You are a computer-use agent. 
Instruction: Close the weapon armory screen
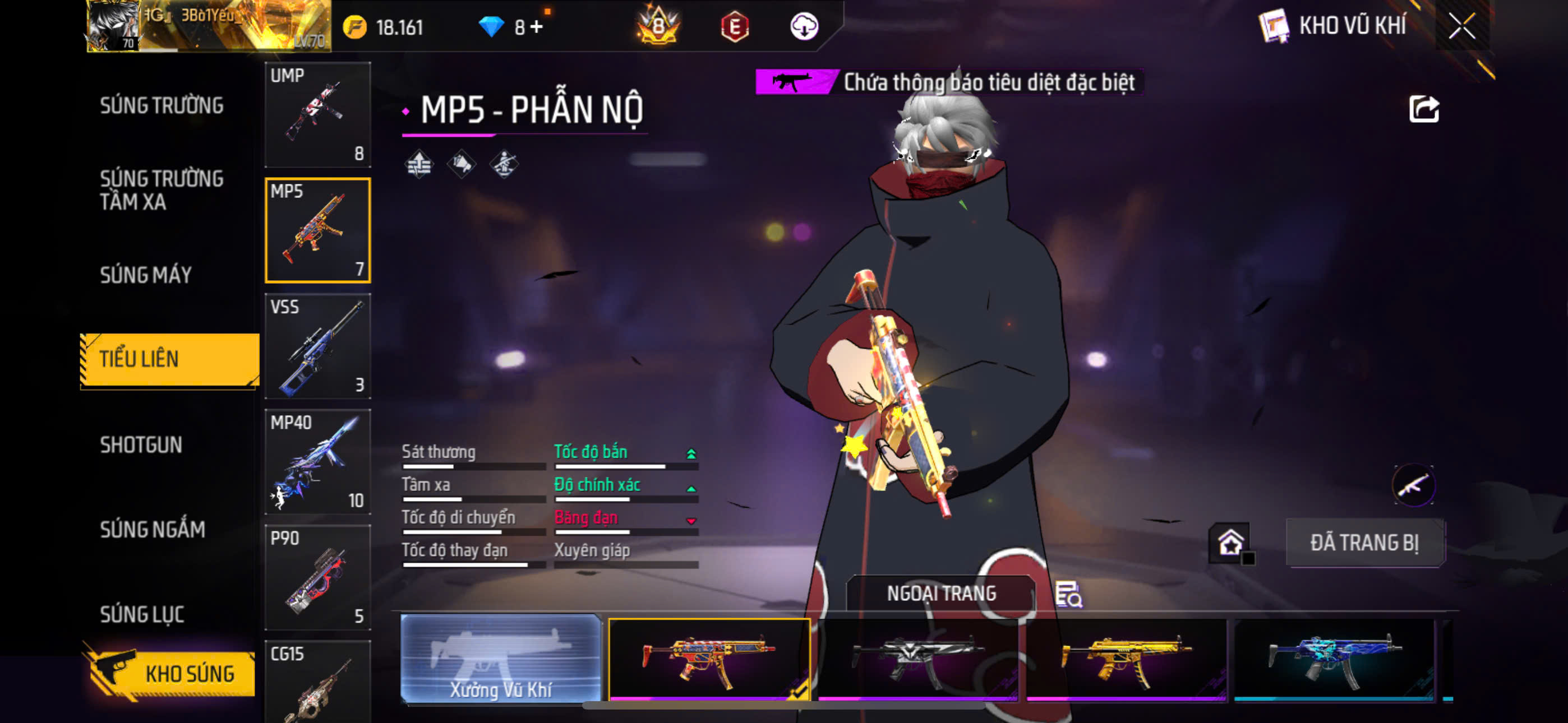tap(1461, 26)
